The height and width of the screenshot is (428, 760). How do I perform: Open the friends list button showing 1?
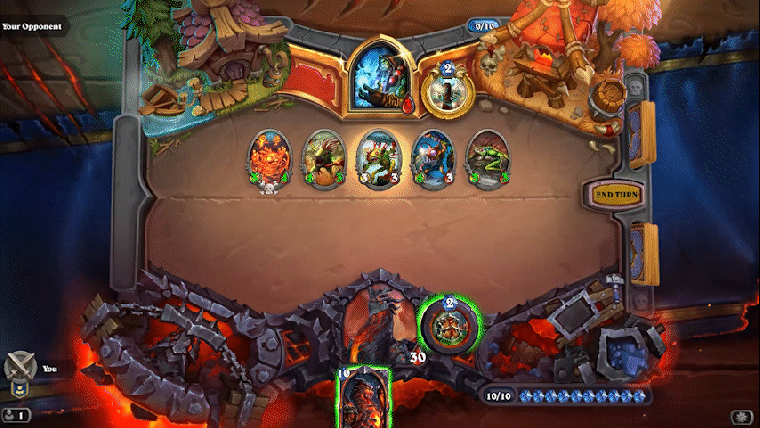[16, 414]
